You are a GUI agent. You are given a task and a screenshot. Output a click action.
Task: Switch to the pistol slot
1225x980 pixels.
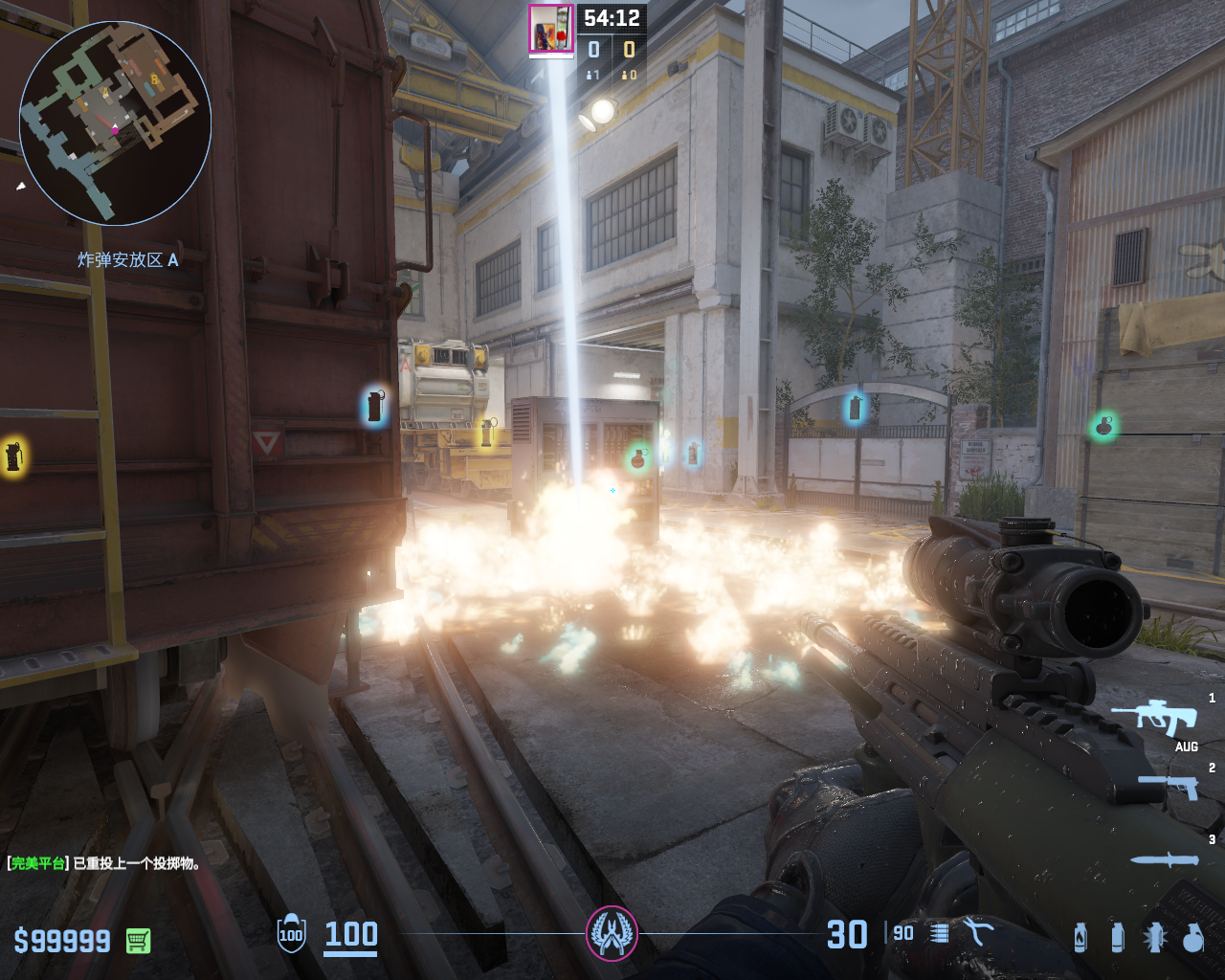coord(1169,786)
